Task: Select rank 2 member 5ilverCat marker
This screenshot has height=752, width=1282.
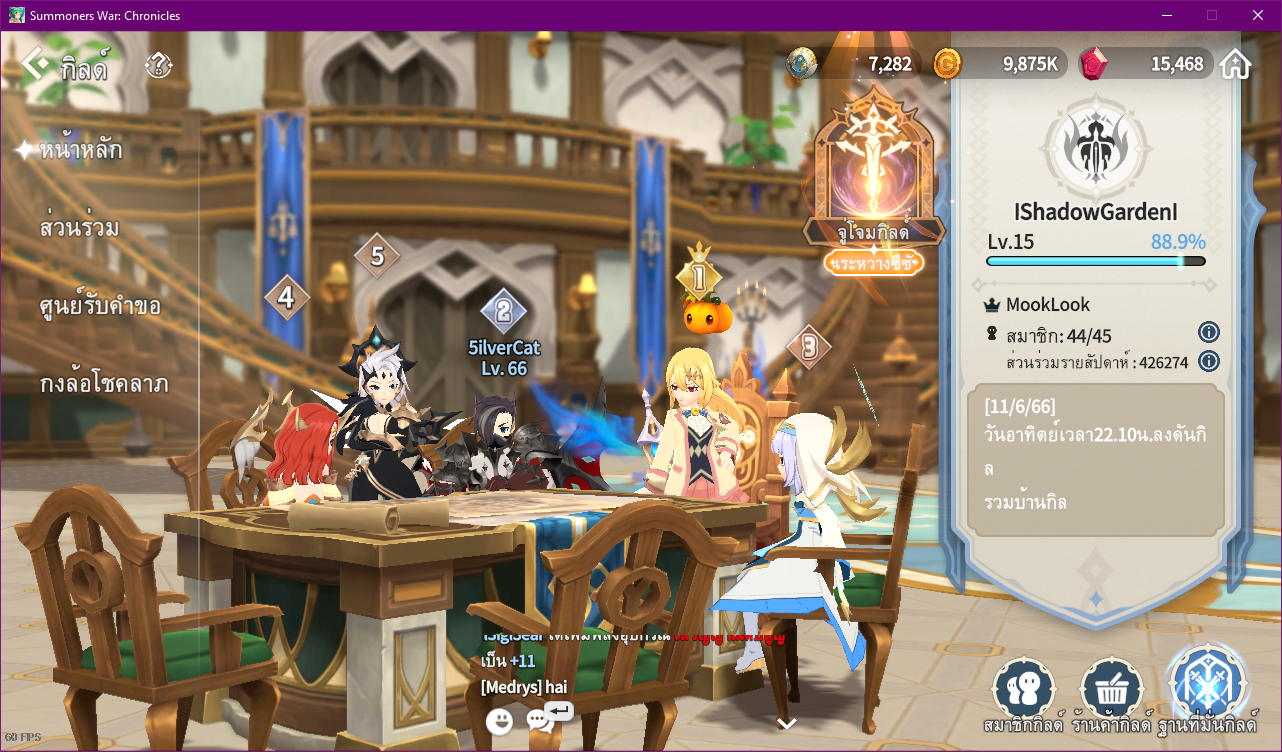Action: pos(503,312)
